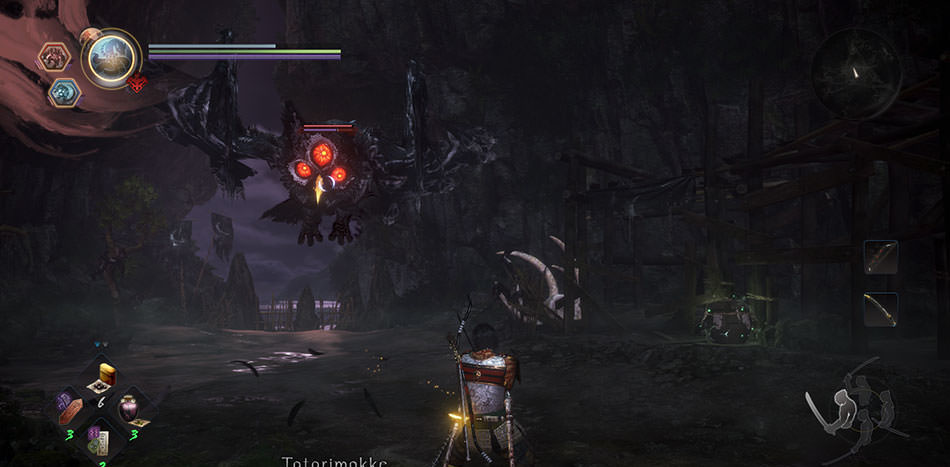Use the paper talisman shortcut item
The image size is (950, 467).
pos(100,439)
